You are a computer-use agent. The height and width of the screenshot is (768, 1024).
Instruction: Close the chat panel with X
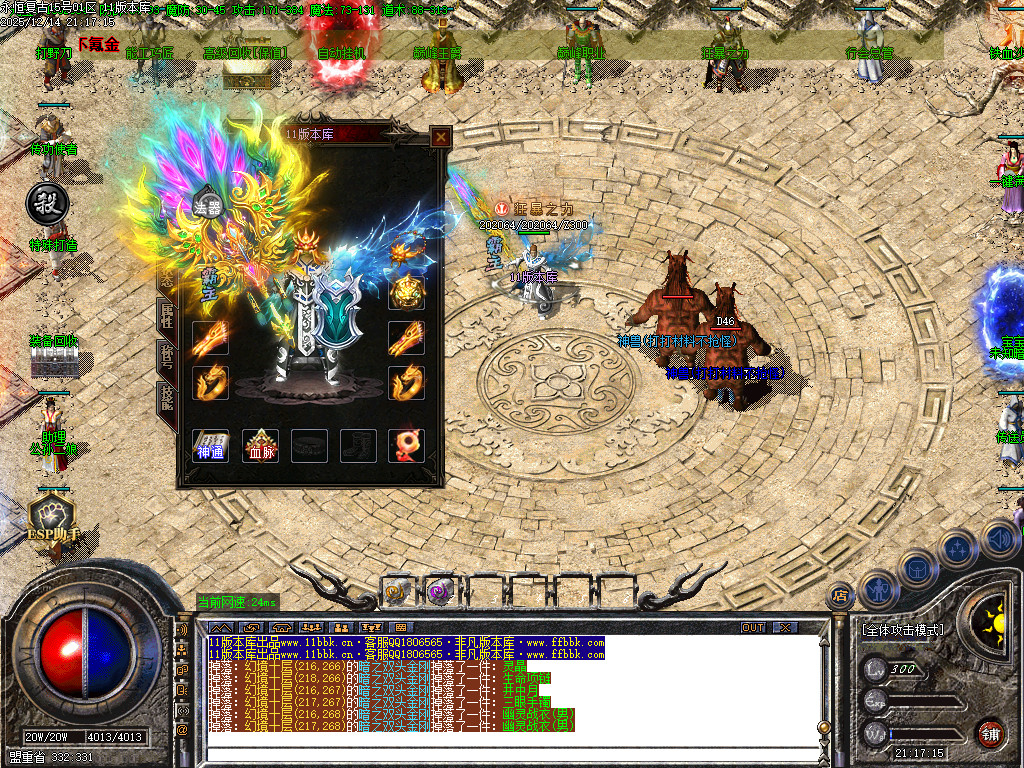tap(786, 627)
